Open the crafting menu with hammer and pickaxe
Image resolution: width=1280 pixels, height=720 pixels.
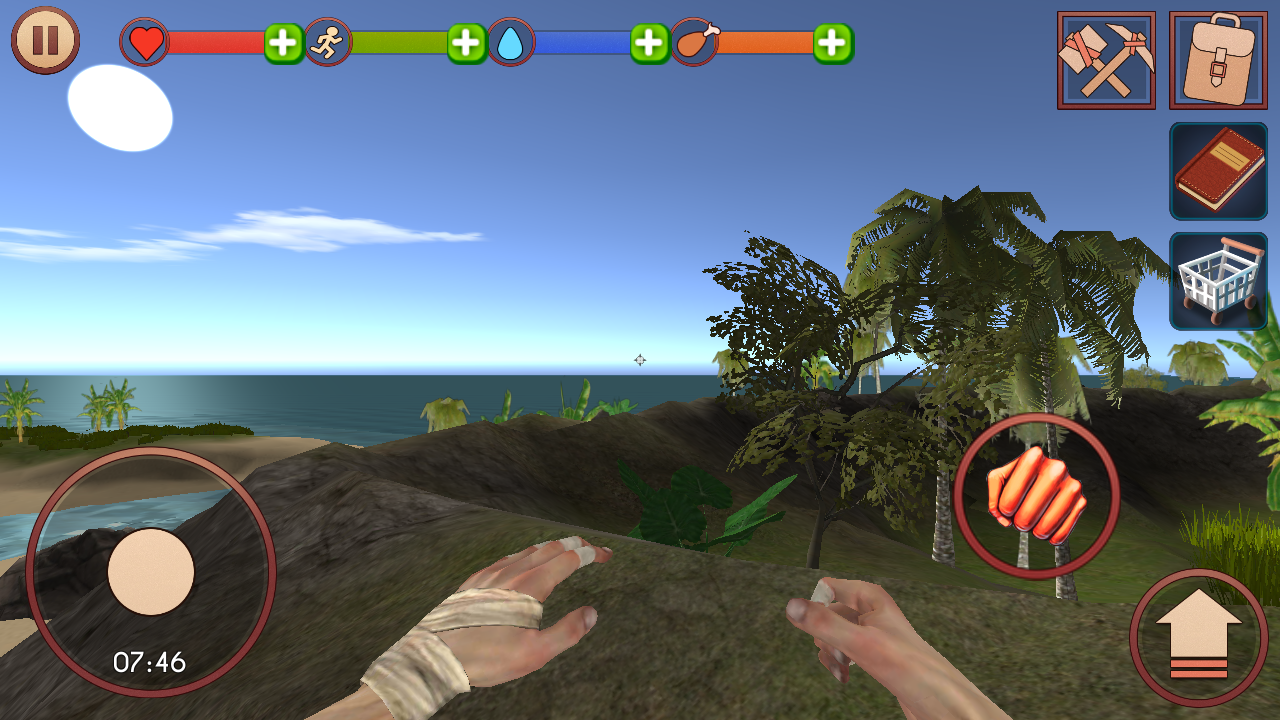coord(1106,60)
